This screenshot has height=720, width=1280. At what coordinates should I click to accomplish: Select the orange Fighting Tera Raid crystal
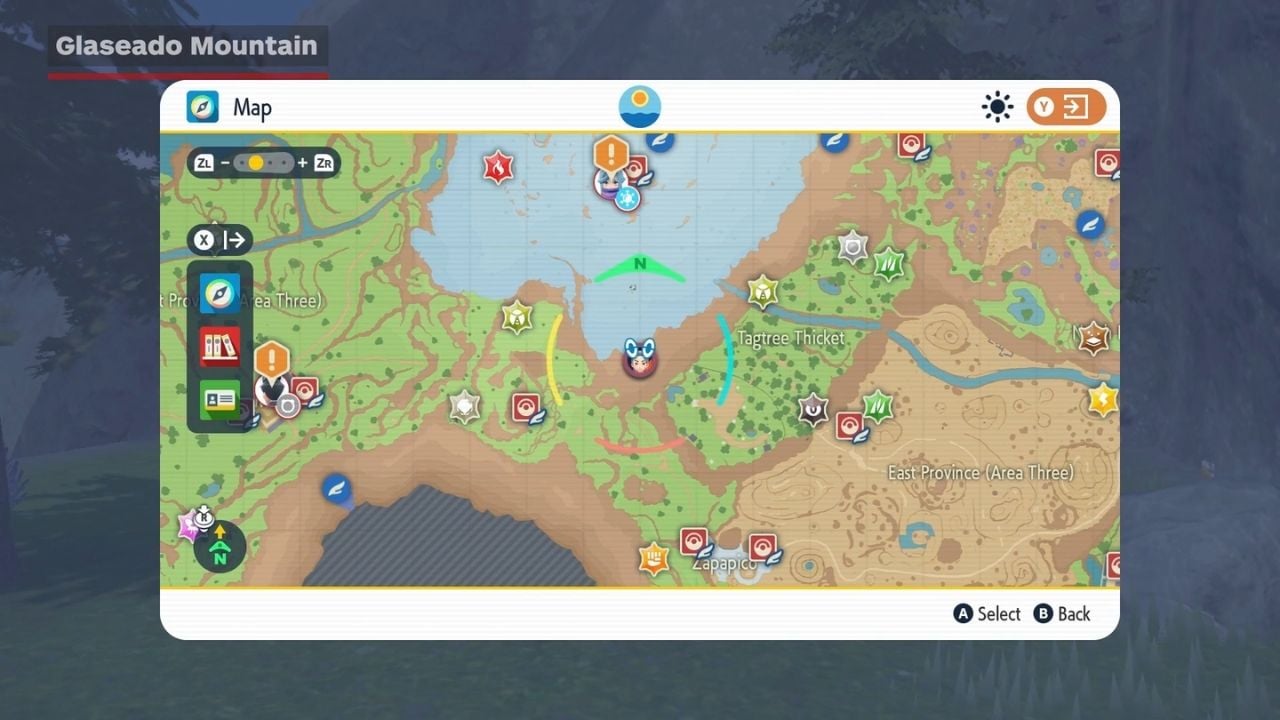coord(654,558)
